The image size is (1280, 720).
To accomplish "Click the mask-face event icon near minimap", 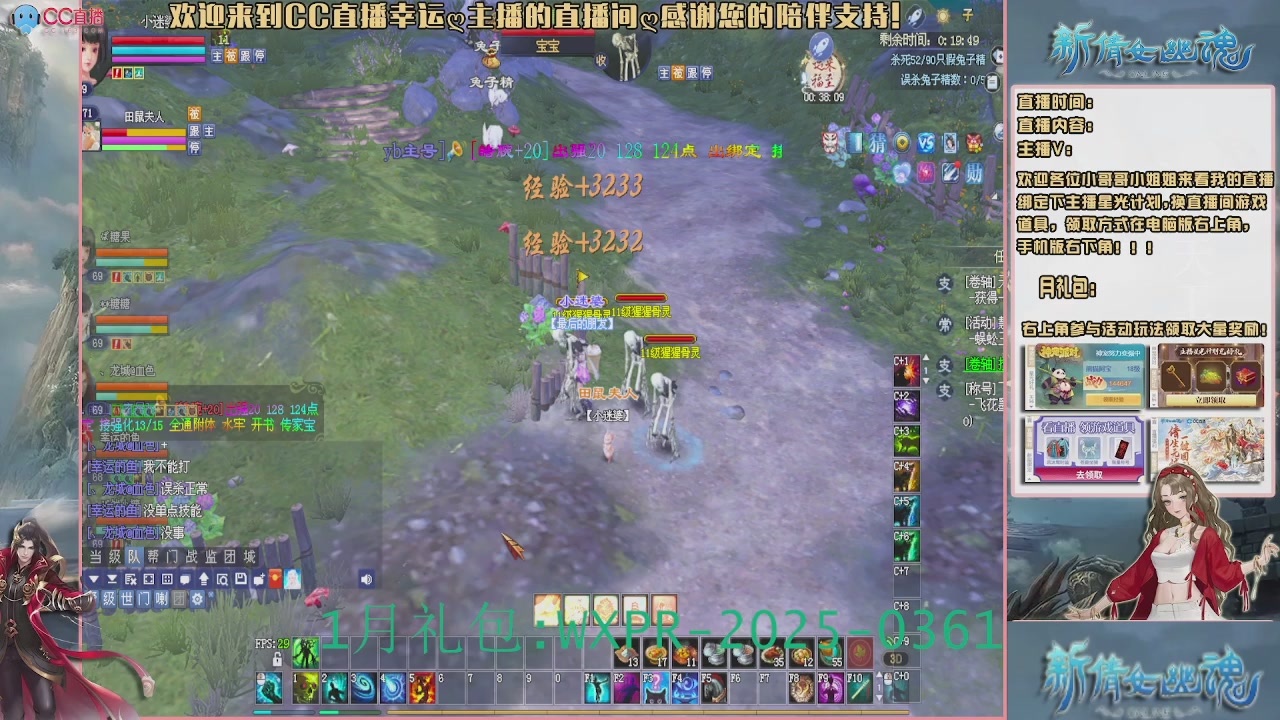I will (829, 143).
